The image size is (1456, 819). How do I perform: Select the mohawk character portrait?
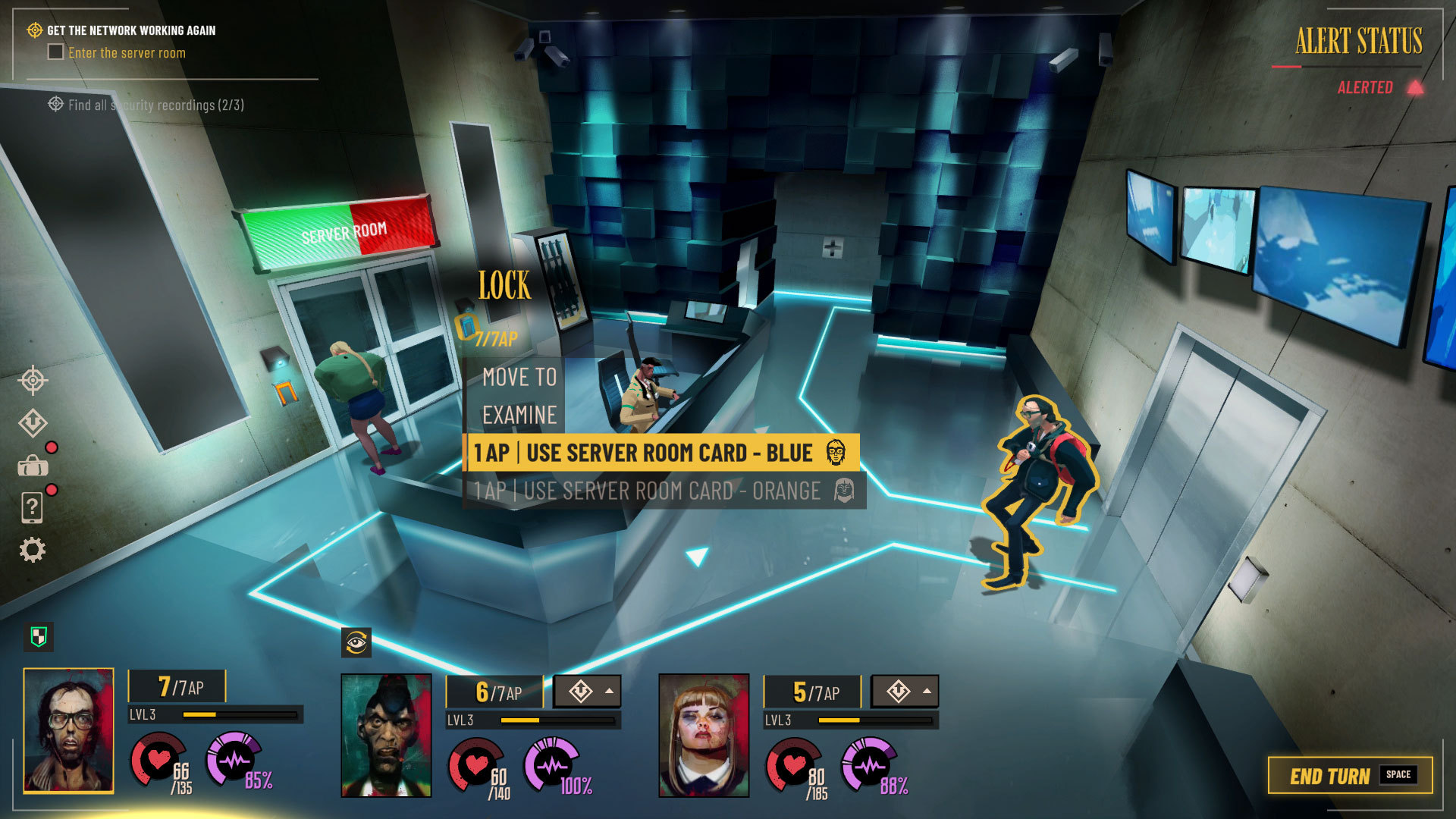(x=386, y=735)
